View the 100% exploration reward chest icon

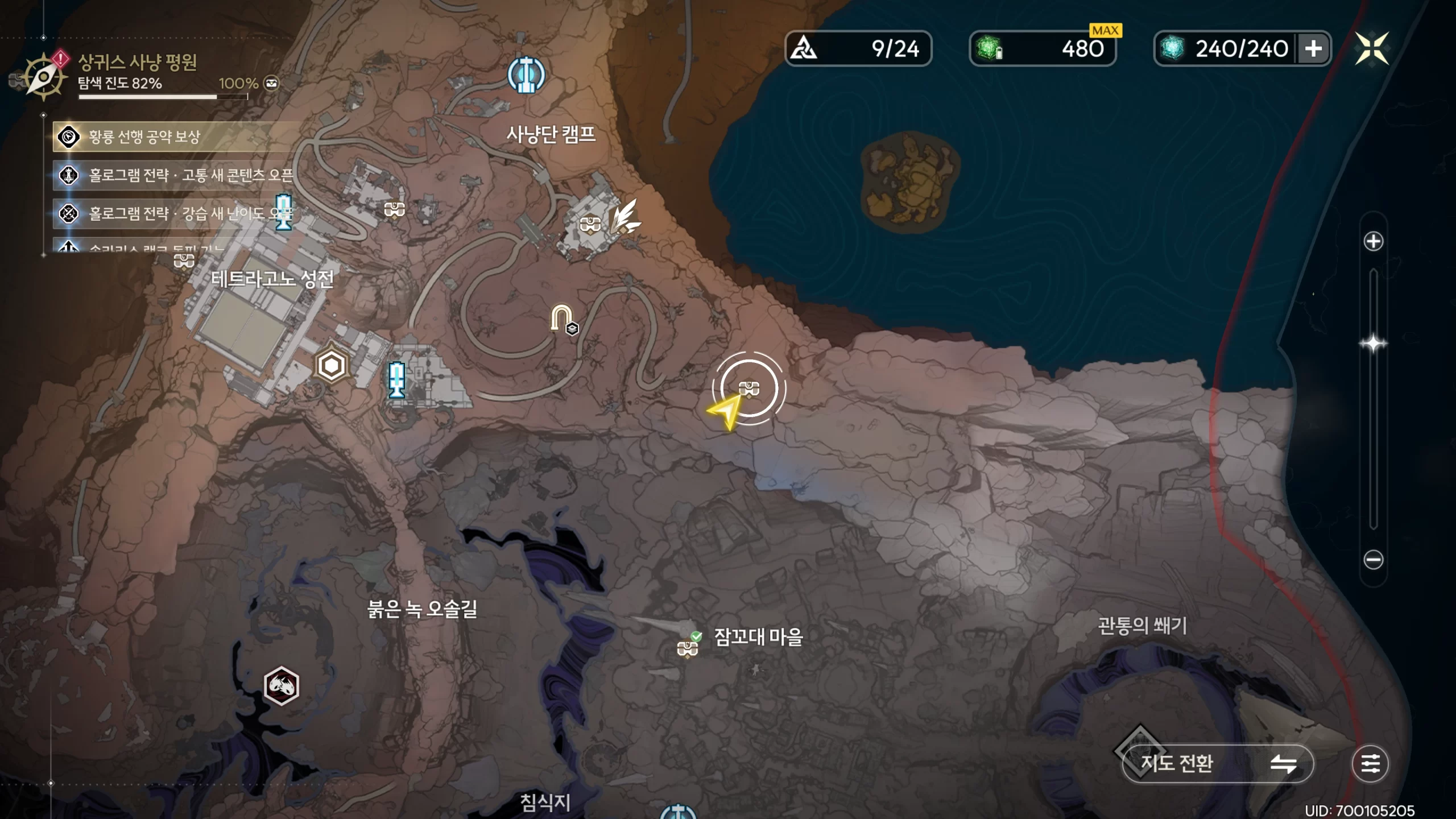pos(272,83)
